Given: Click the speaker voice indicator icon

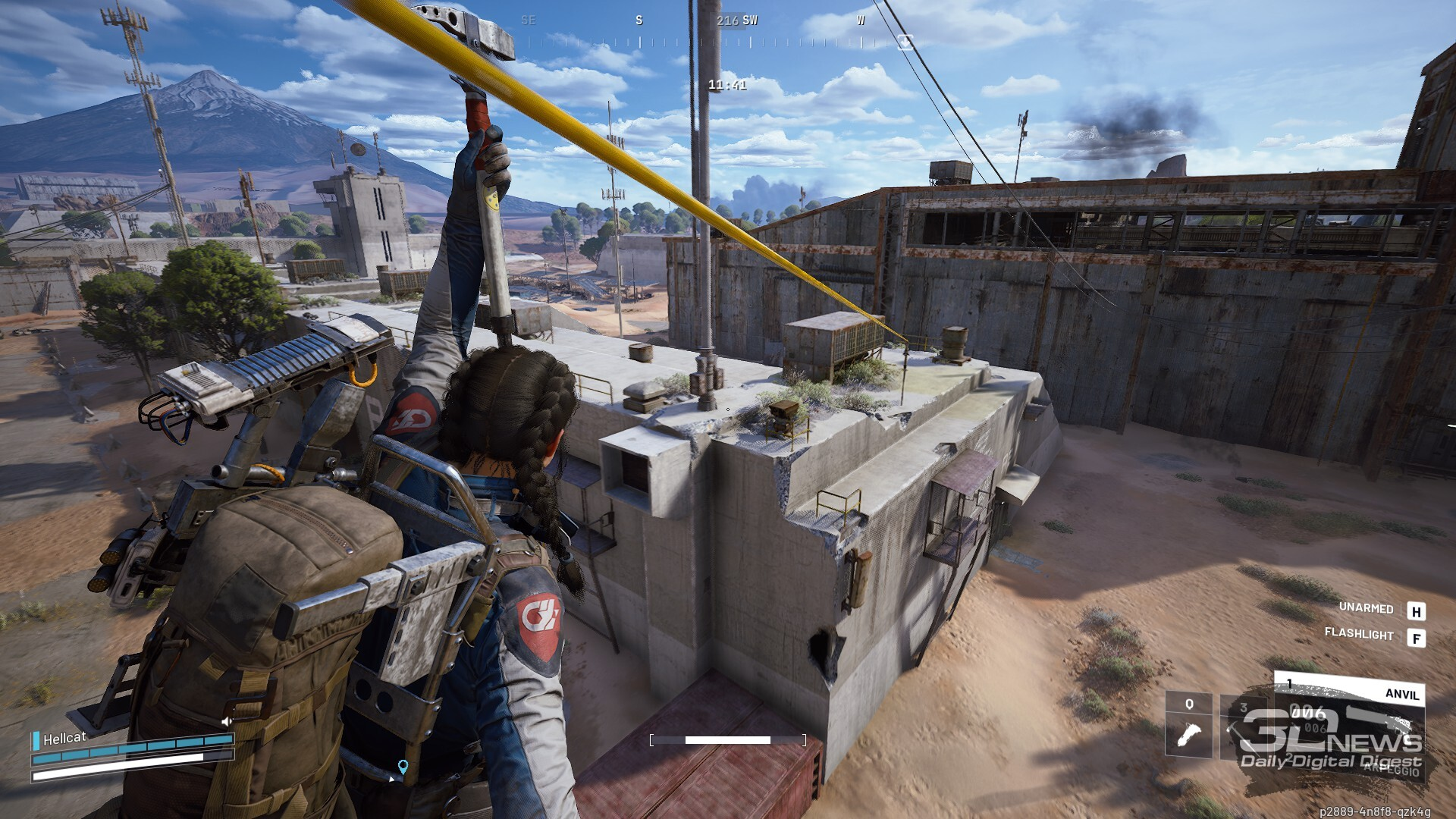Looking at the screenshot, I should pos(225,721).
